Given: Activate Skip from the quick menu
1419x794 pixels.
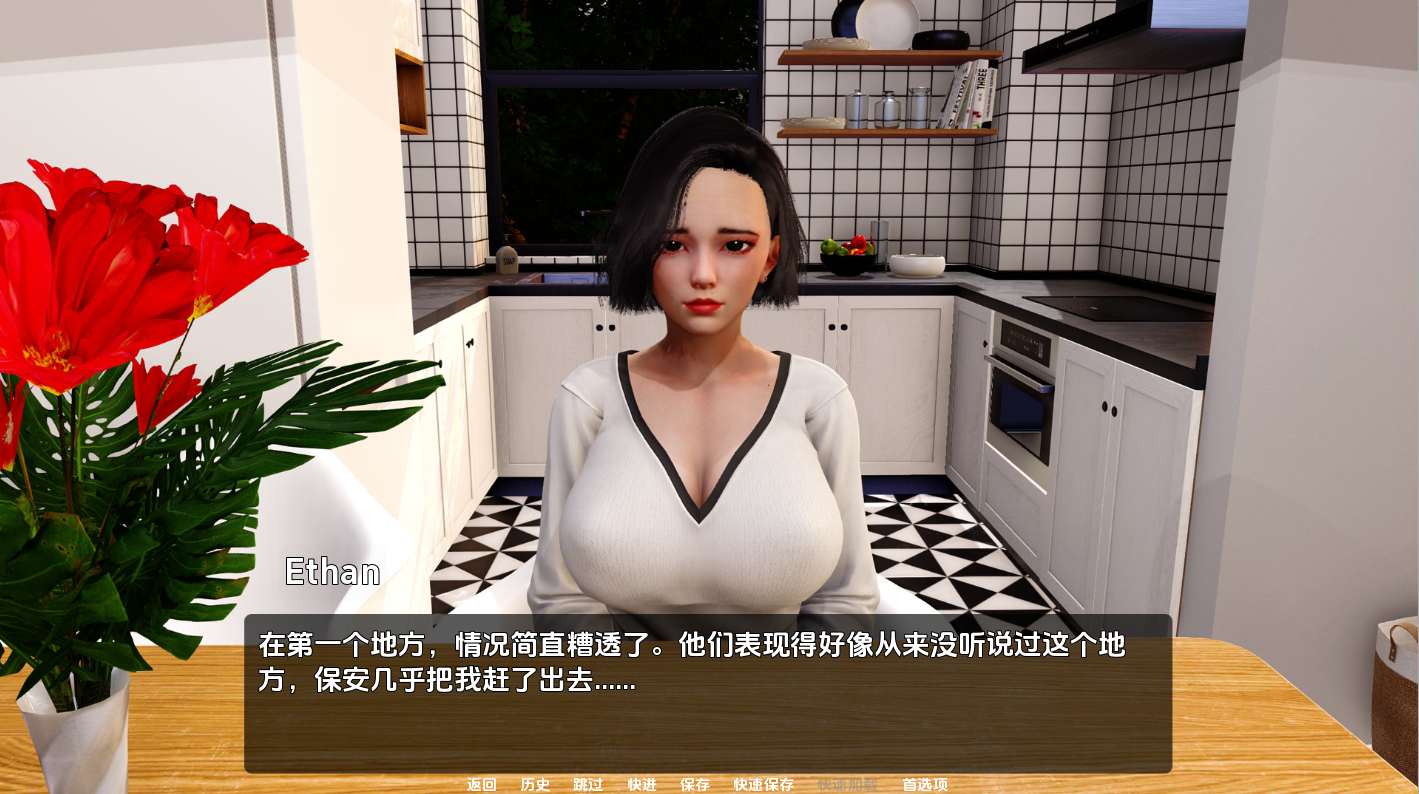Looking at the screenshot, I should coord(586,785).
